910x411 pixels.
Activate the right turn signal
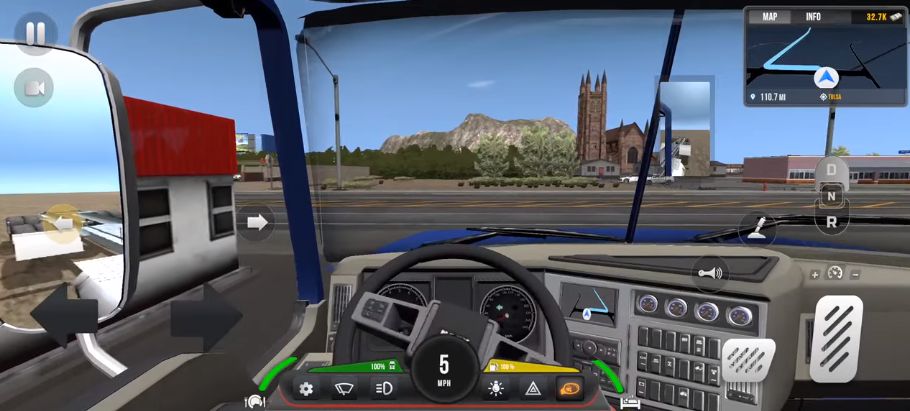coord(257,222)
